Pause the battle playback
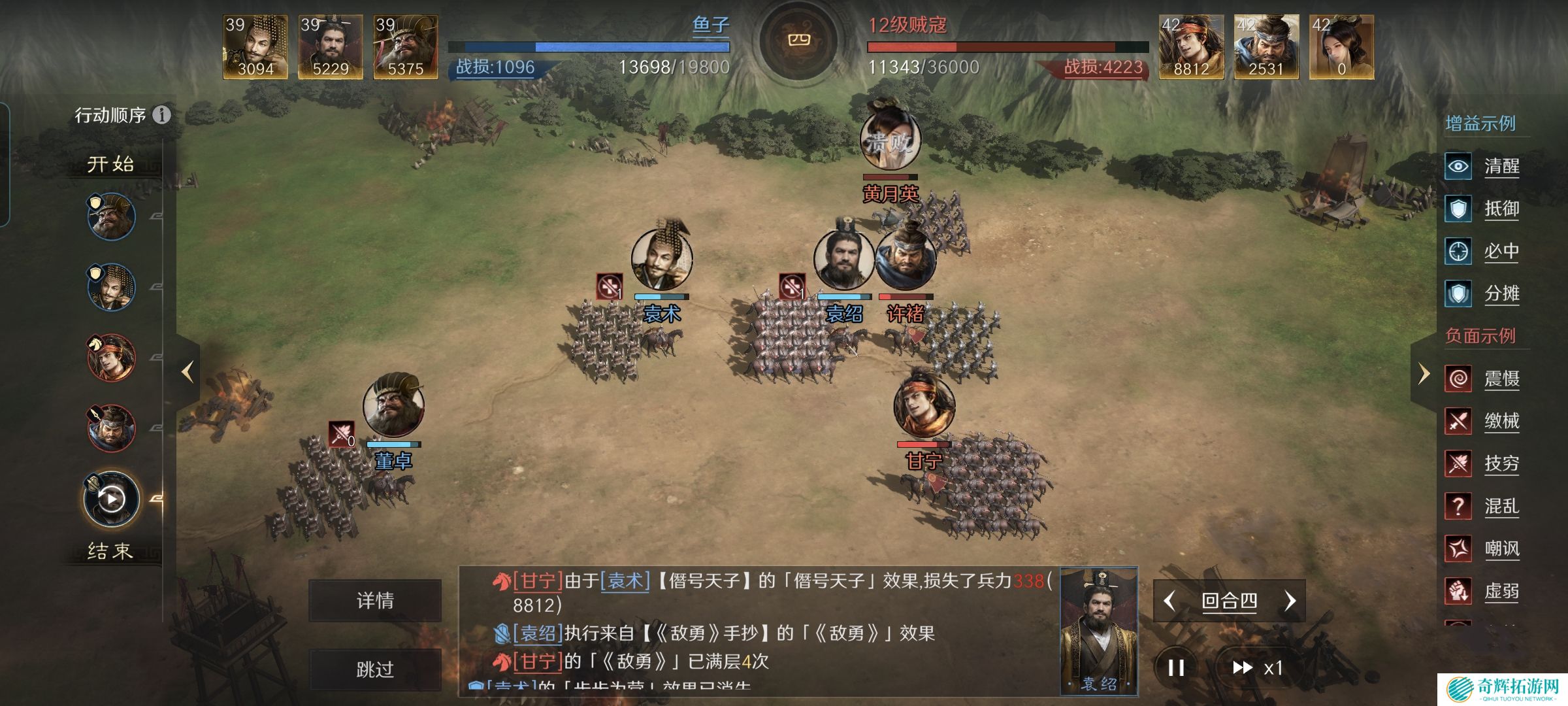This screenshot has width=1568, height=706. point(1176,667)
